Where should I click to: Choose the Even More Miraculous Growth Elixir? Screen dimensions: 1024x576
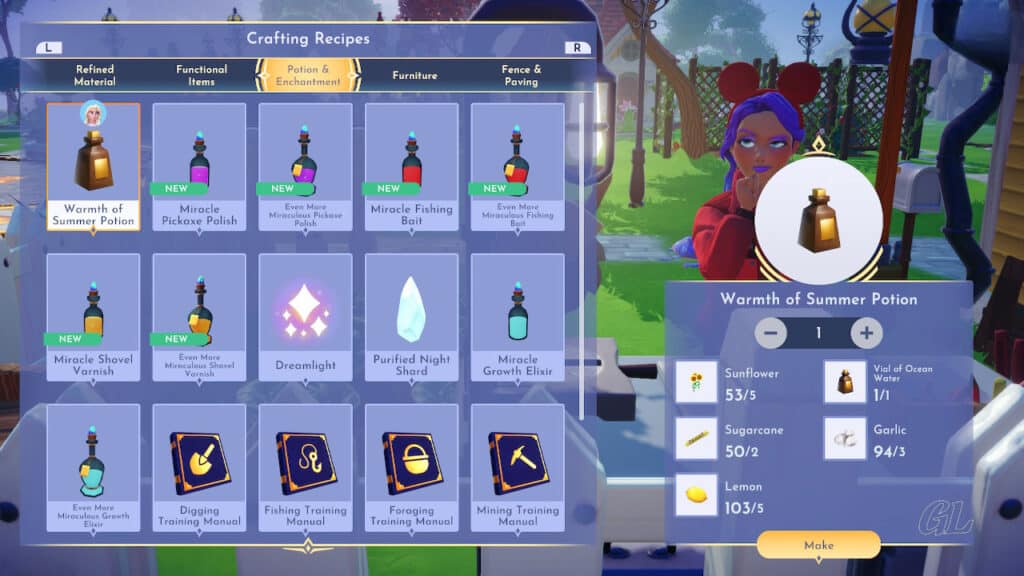(x=93, y=466)
